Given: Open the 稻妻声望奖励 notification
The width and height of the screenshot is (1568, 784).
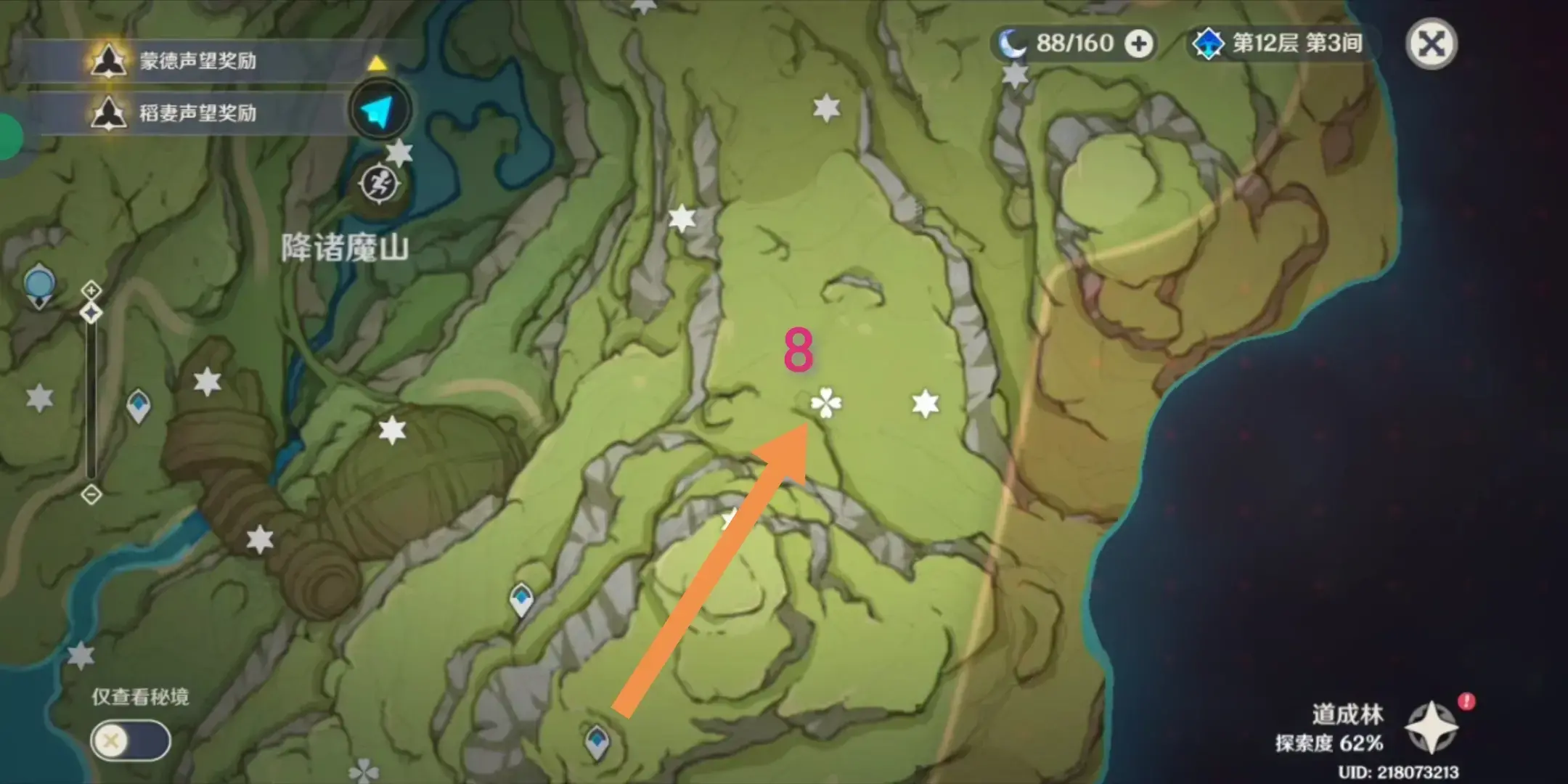Looking at the screenshot, I should pos(196,113).
